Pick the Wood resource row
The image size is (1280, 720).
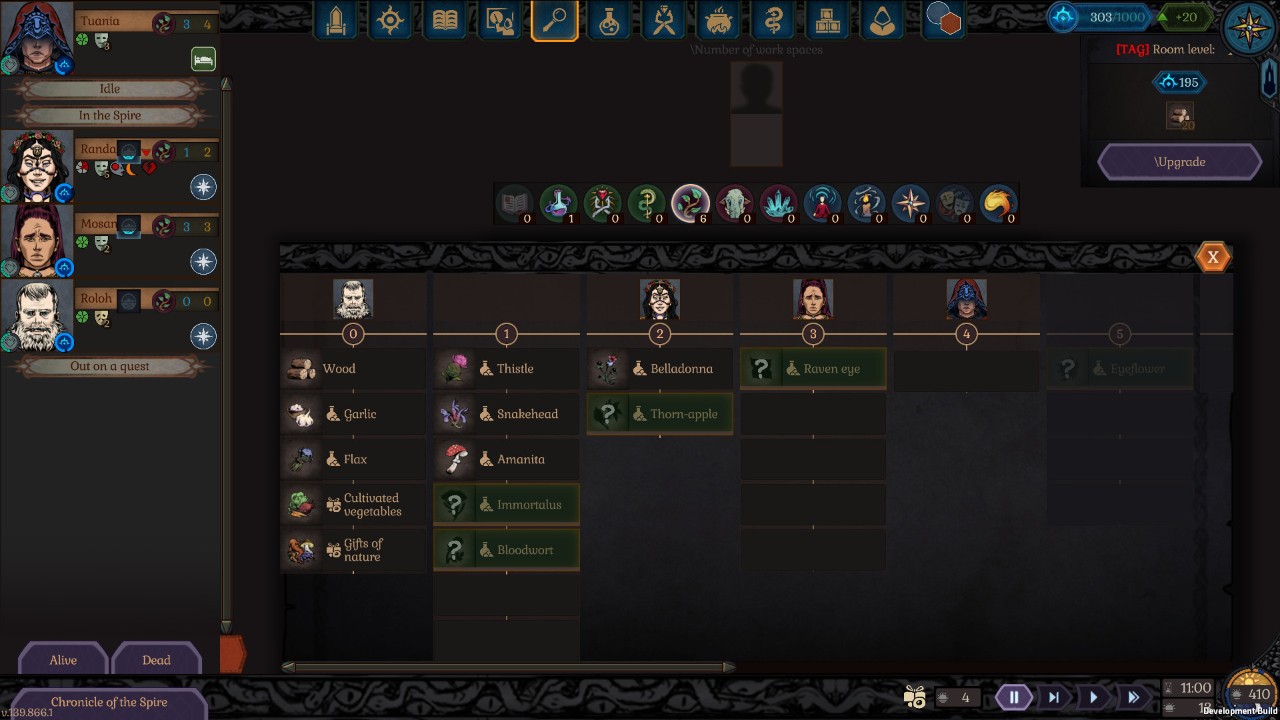click(x=353, y=369)
